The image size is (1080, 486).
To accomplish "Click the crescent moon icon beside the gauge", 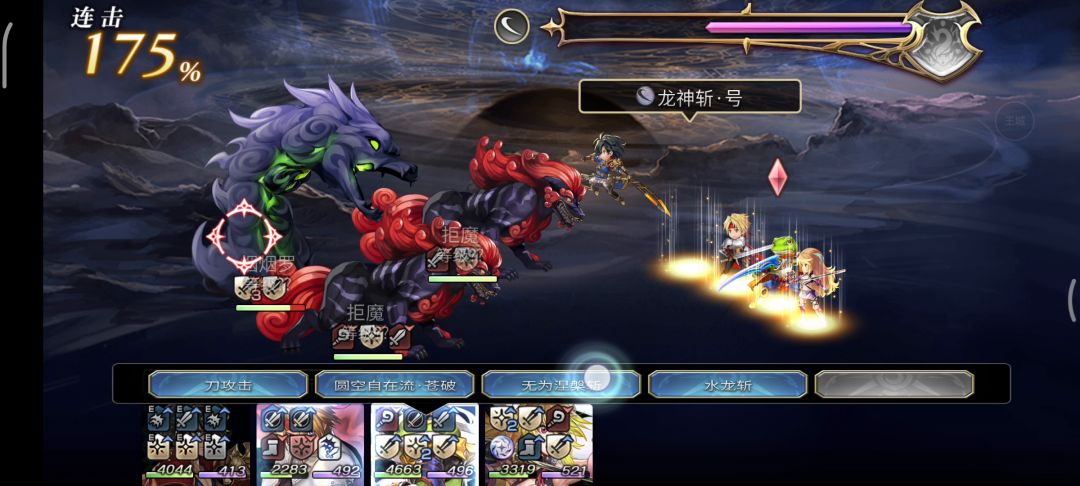I will (512, 26).
